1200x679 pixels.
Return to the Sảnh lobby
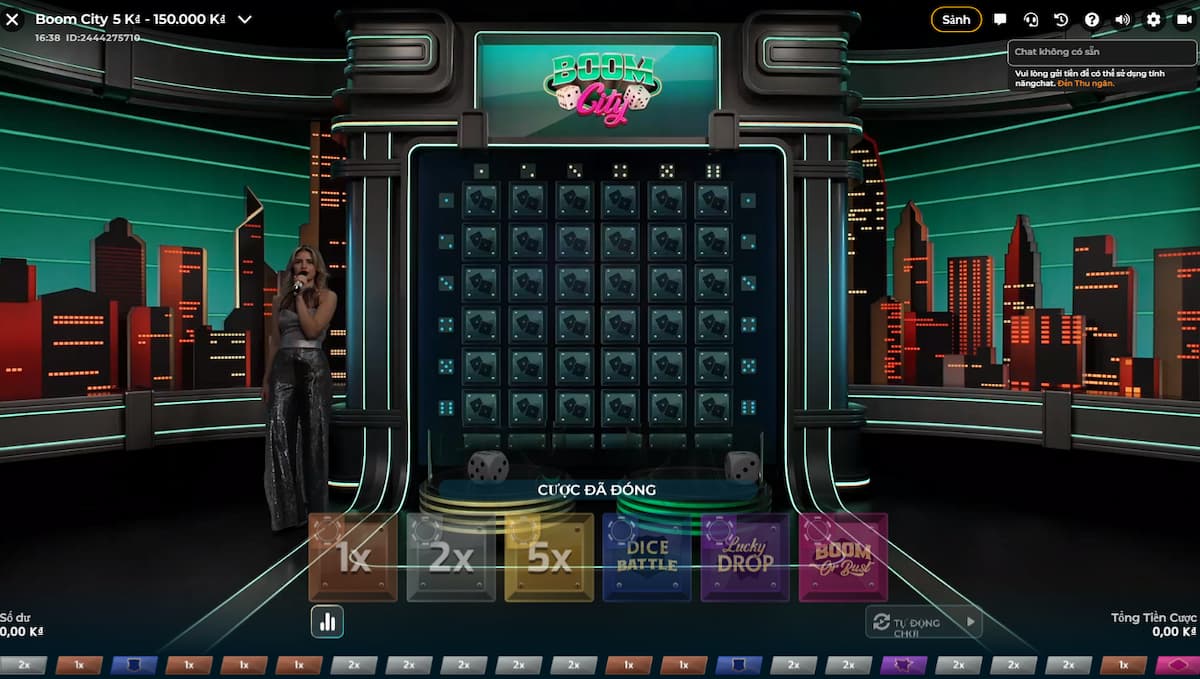pyautogui.click(x=956, y=19)
